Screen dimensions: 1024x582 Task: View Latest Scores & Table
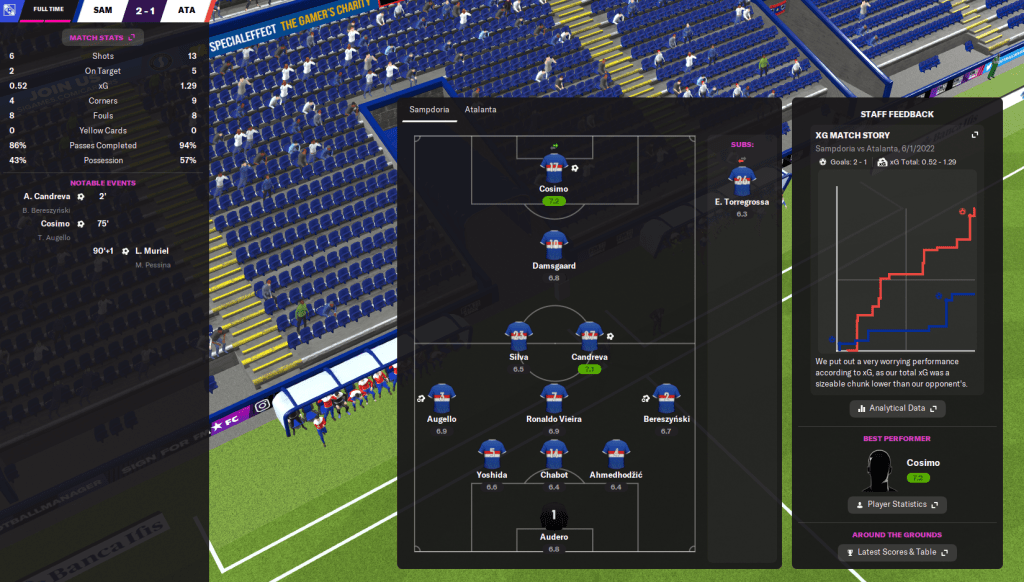pos(897,552)
